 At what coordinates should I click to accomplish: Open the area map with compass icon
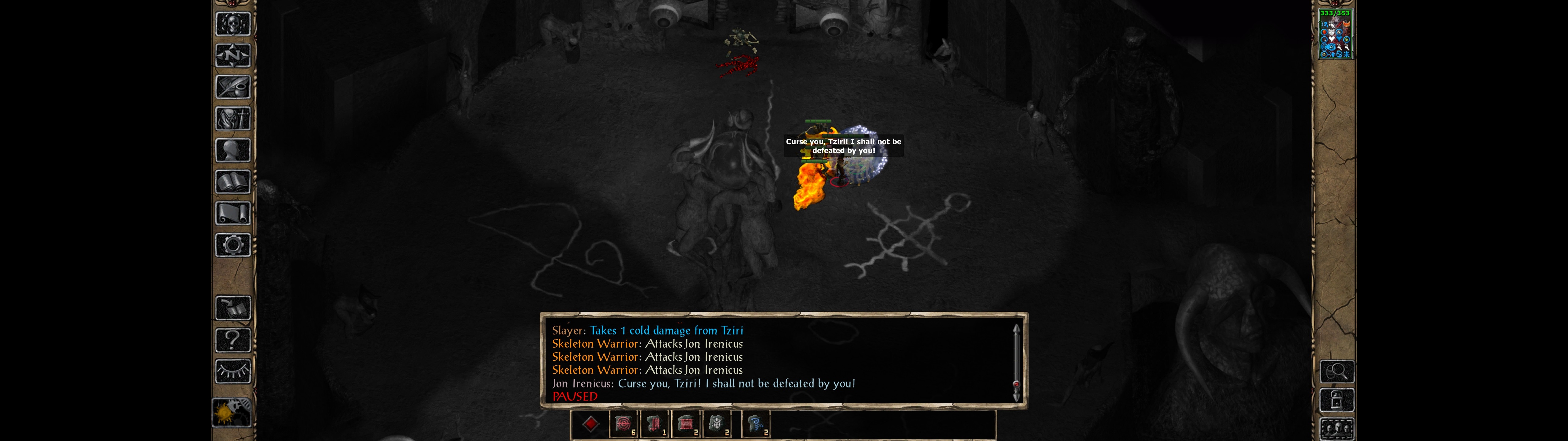point(232,55)
